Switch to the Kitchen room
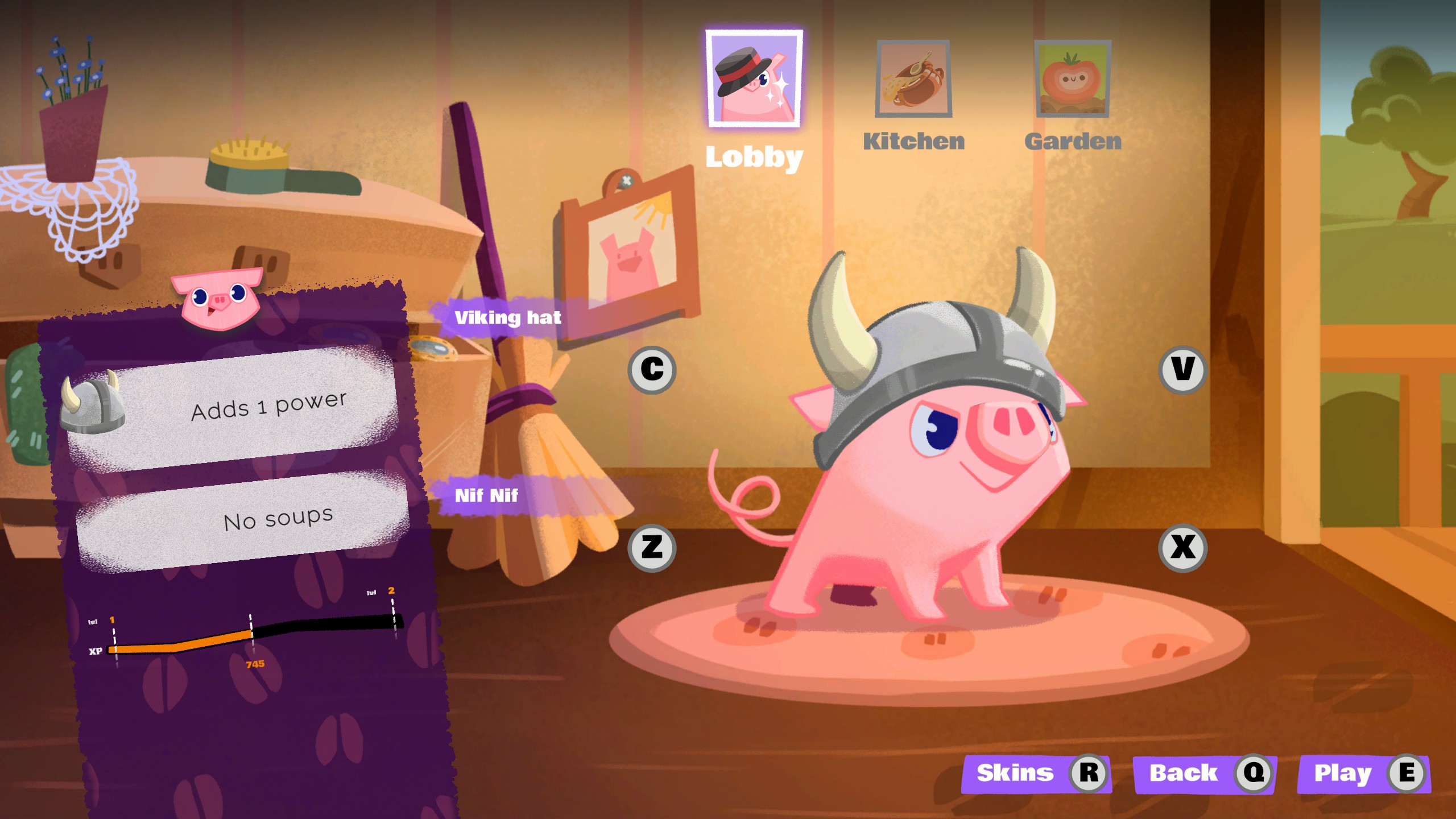 click(913, 80)
